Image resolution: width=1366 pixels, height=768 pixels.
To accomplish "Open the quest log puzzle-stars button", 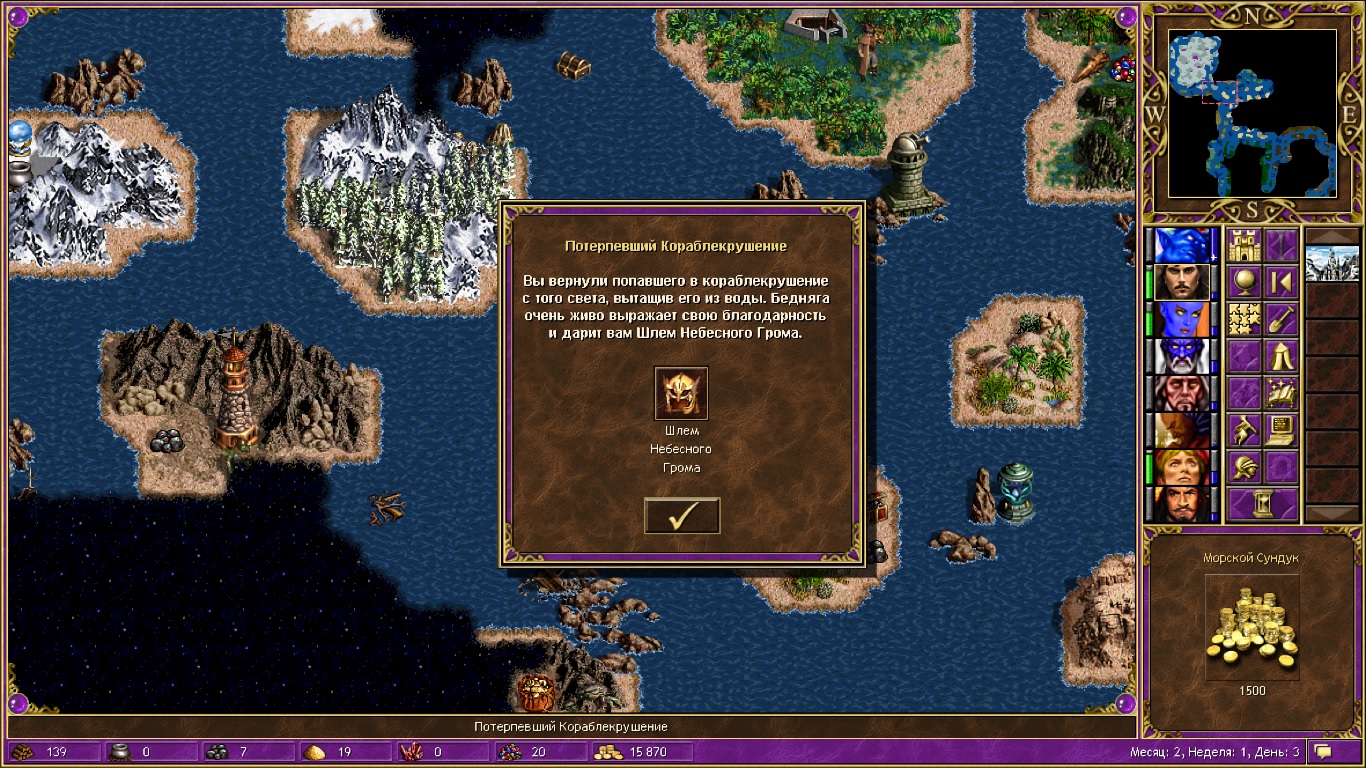I will (1244, 319).
